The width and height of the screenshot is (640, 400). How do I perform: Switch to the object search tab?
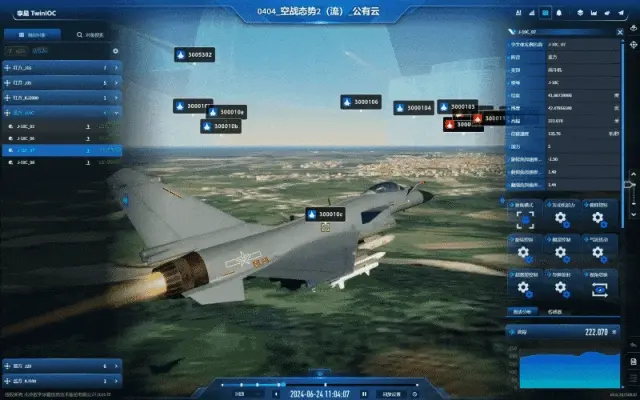point(90,34)
